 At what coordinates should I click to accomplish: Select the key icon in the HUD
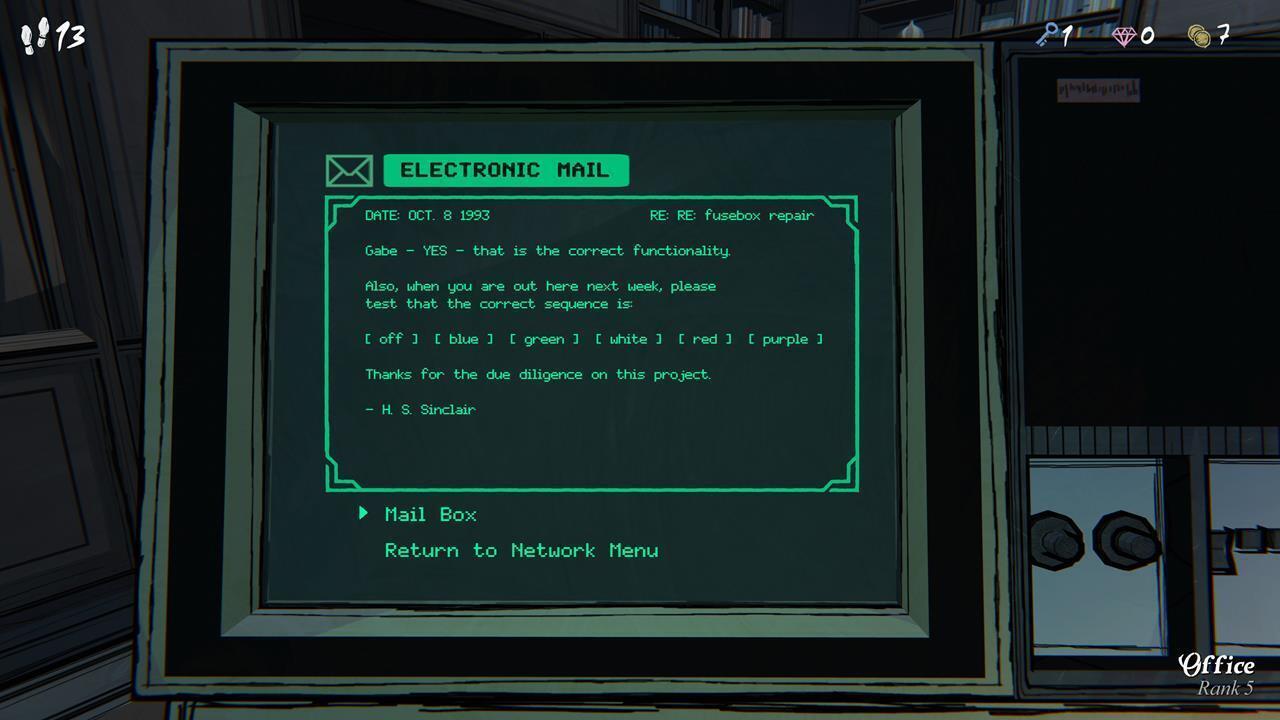pyautogui.click(x=1048, y=36)
